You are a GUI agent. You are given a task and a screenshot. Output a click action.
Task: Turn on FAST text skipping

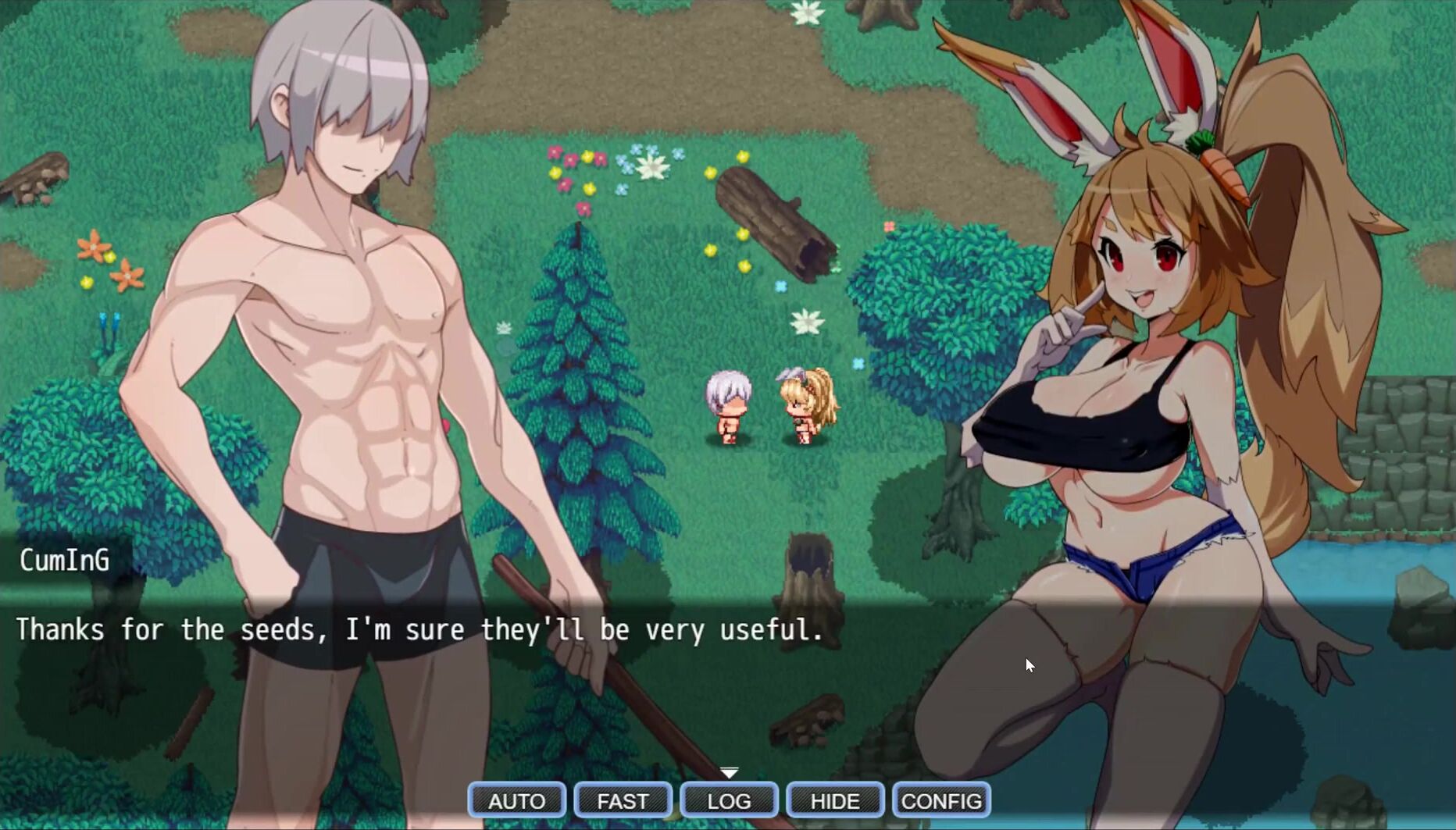point(623,800)
